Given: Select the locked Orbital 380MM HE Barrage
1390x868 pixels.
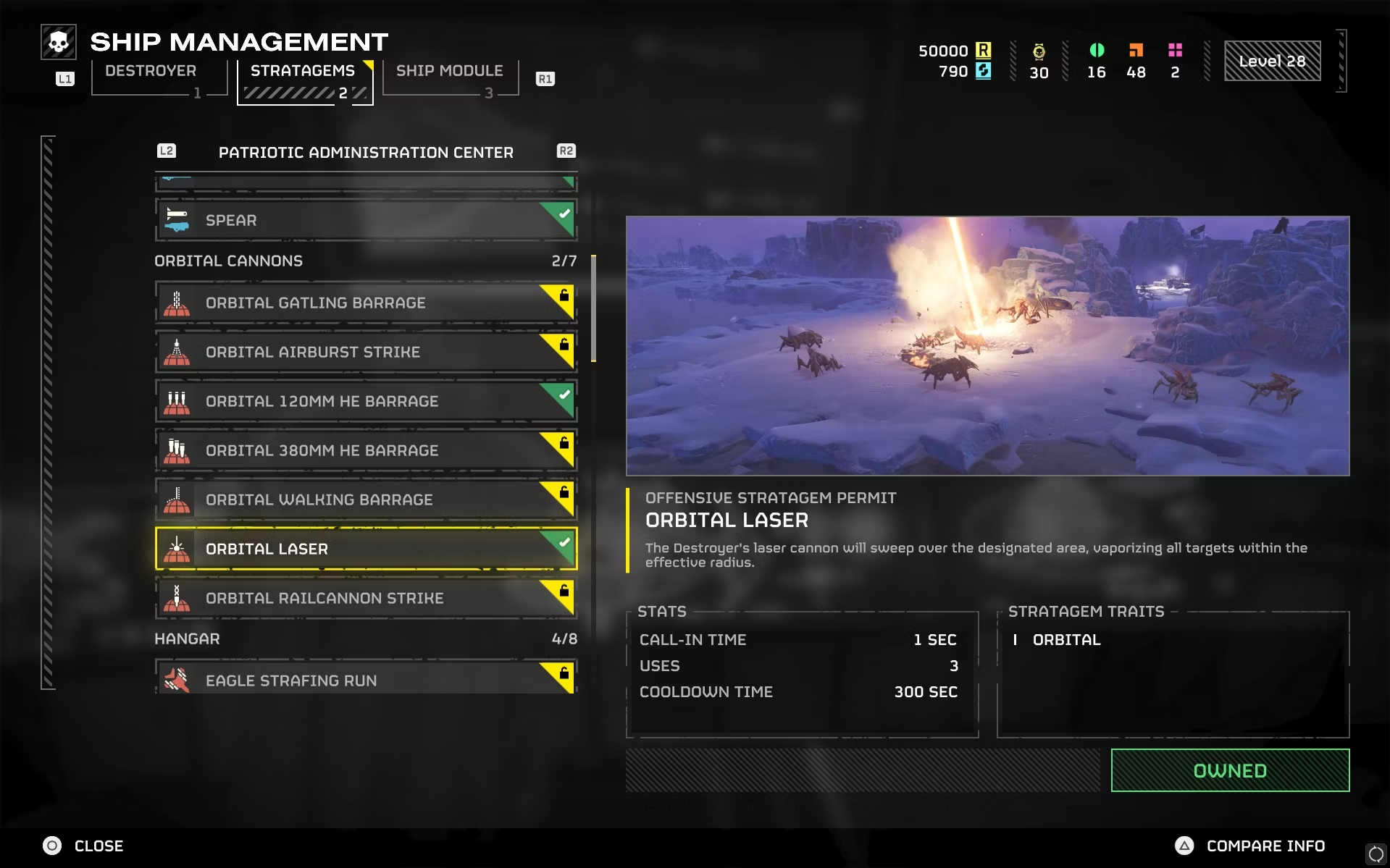Looking at the screenshot, I should tap(365, 450).
